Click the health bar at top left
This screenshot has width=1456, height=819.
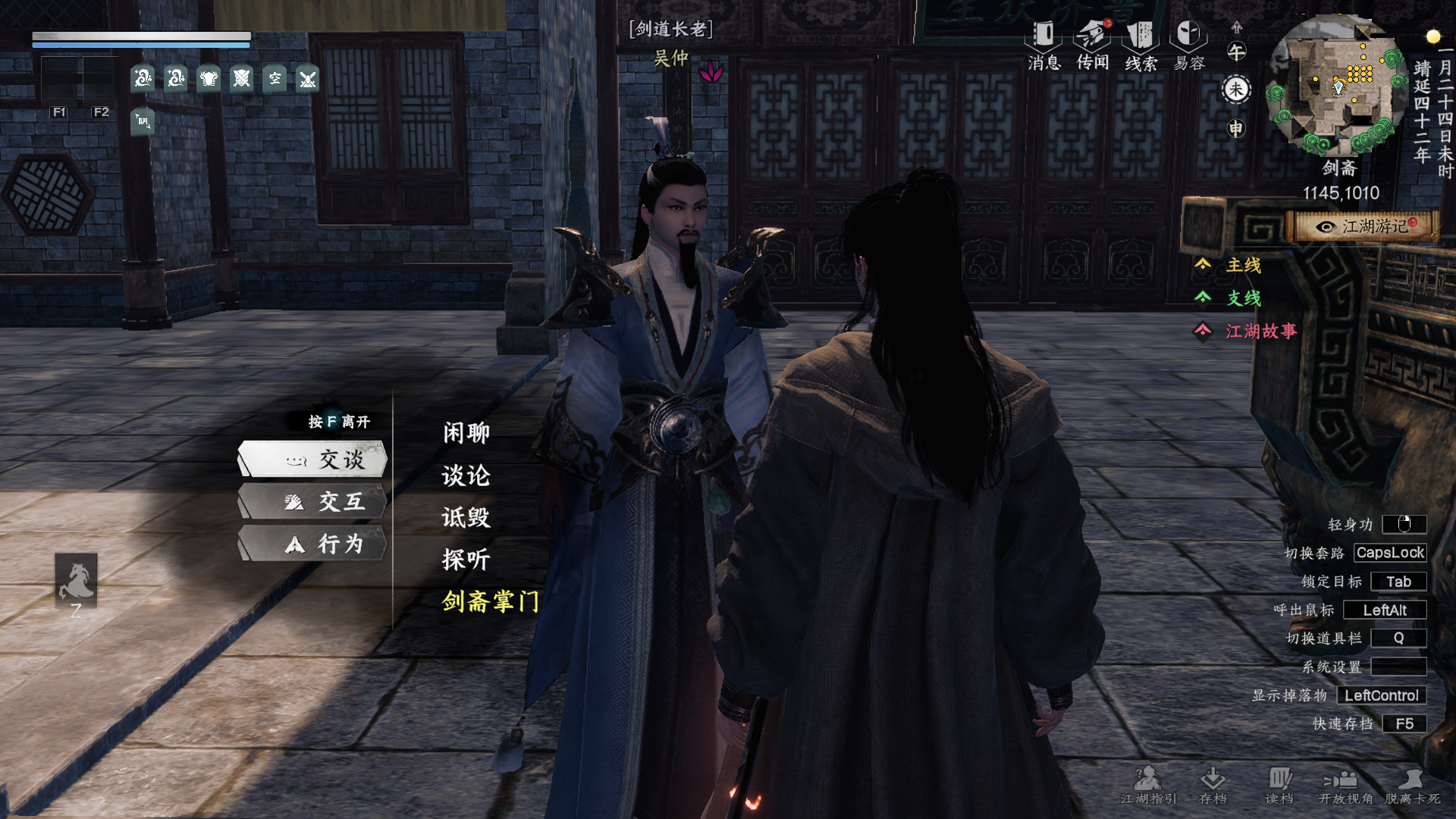[x=140, y=35]
